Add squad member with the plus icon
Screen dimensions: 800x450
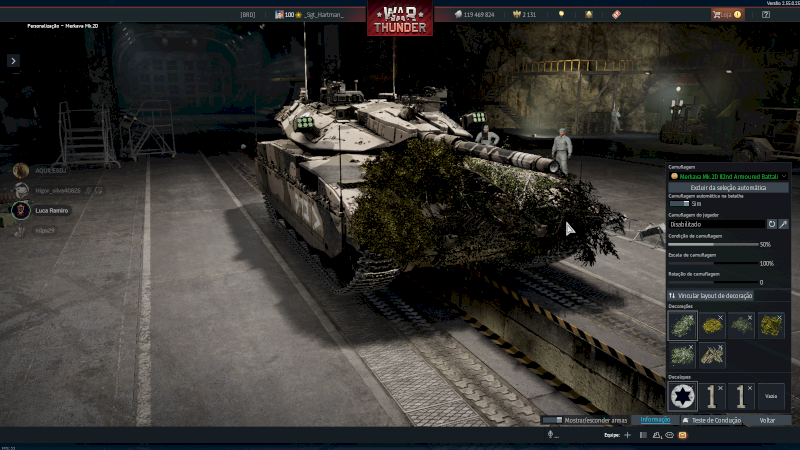(627, 436)
